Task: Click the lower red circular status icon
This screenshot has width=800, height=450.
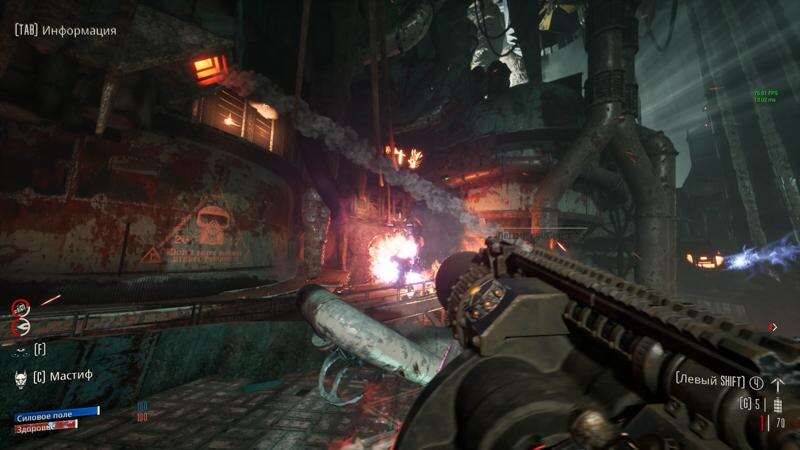Action: (20, 325)
